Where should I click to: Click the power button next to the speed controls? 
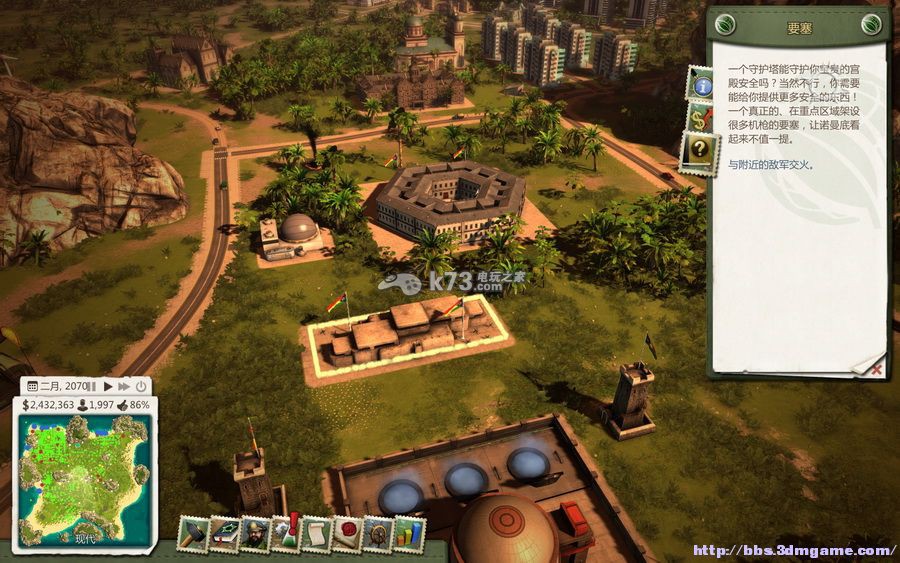click(x=141, y=386)
